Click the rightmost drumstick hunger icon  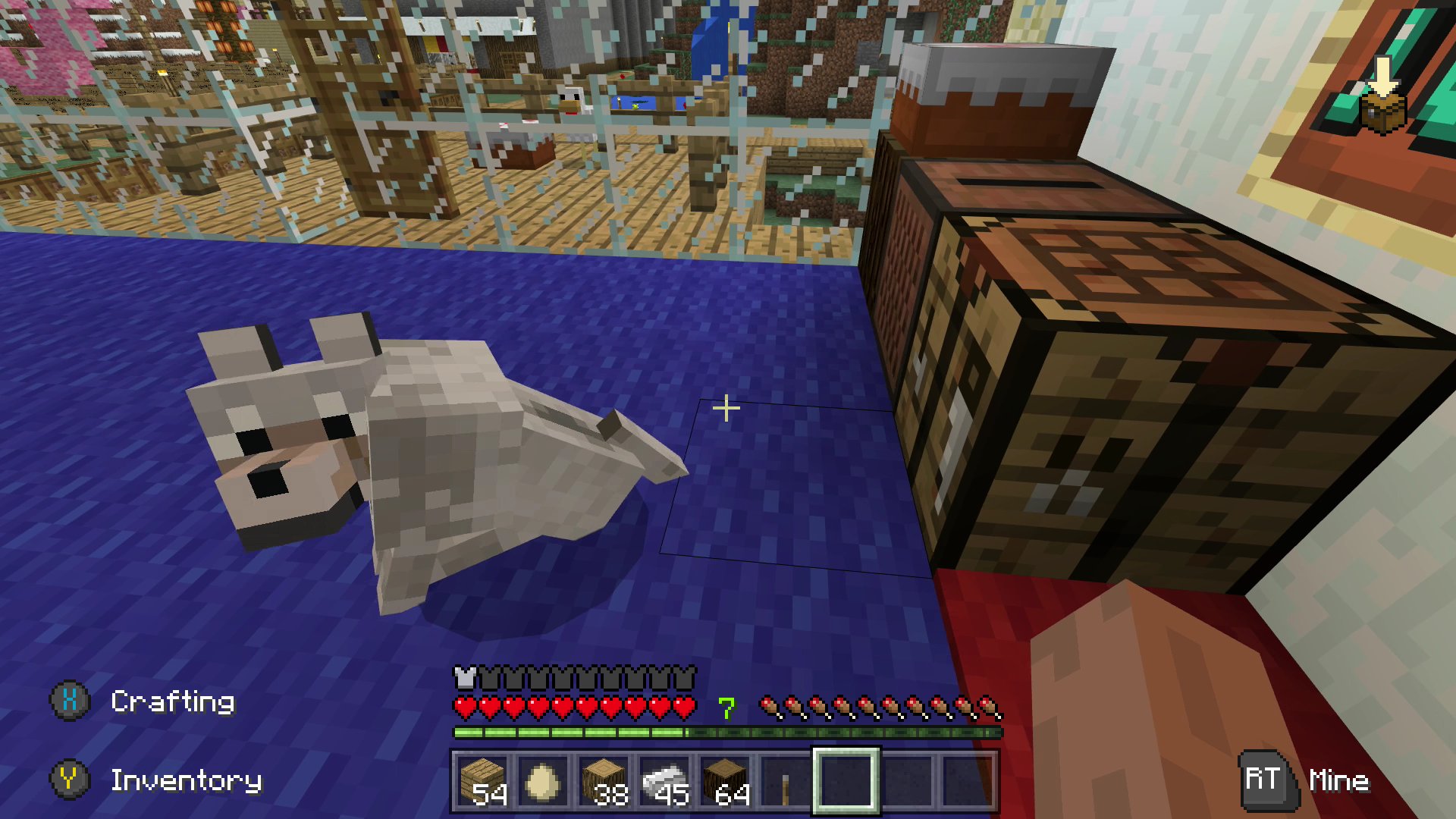(987, 705)
